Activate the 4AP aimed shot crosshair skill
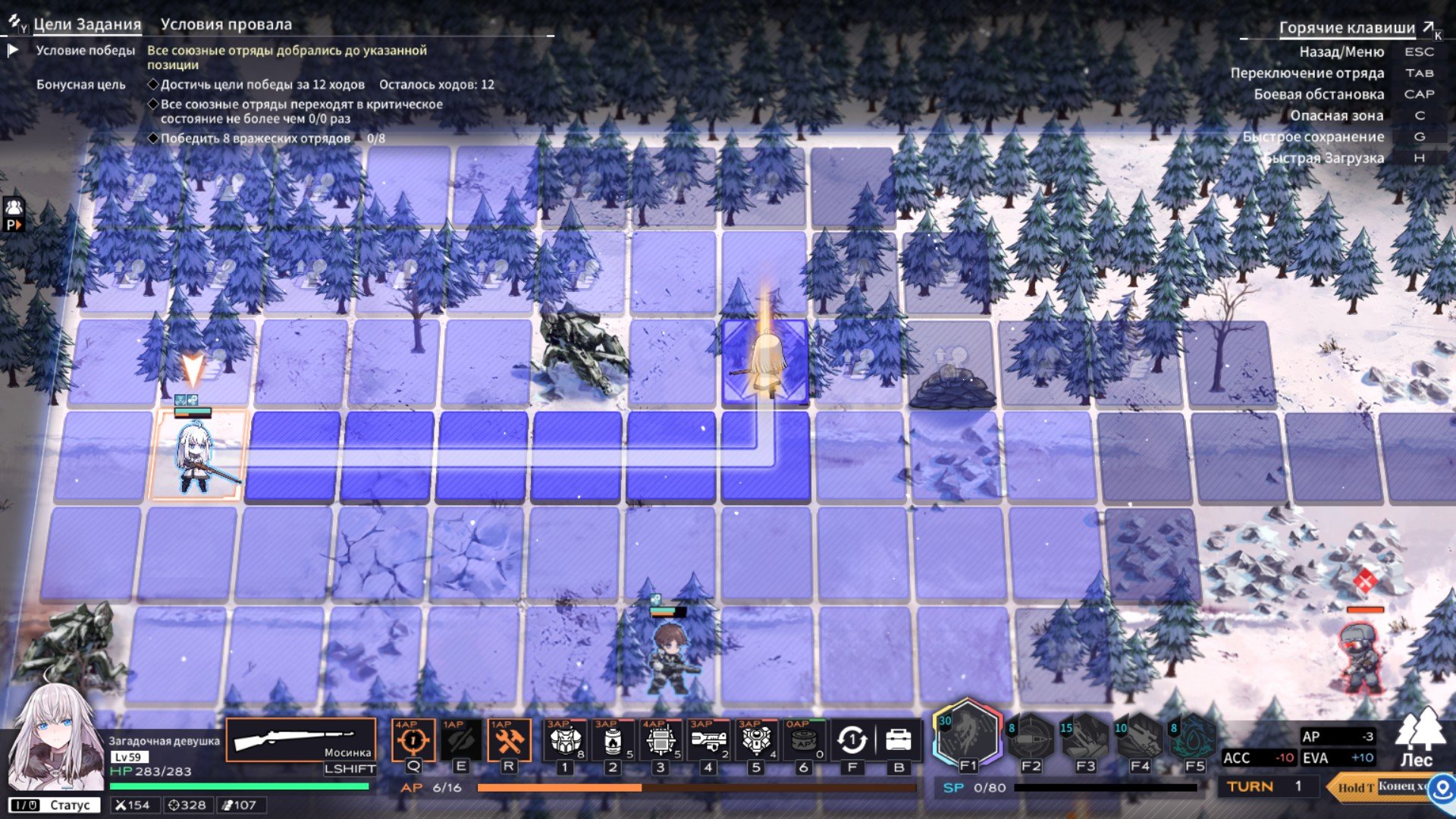Screen dimensions: 1456x819 413,740
